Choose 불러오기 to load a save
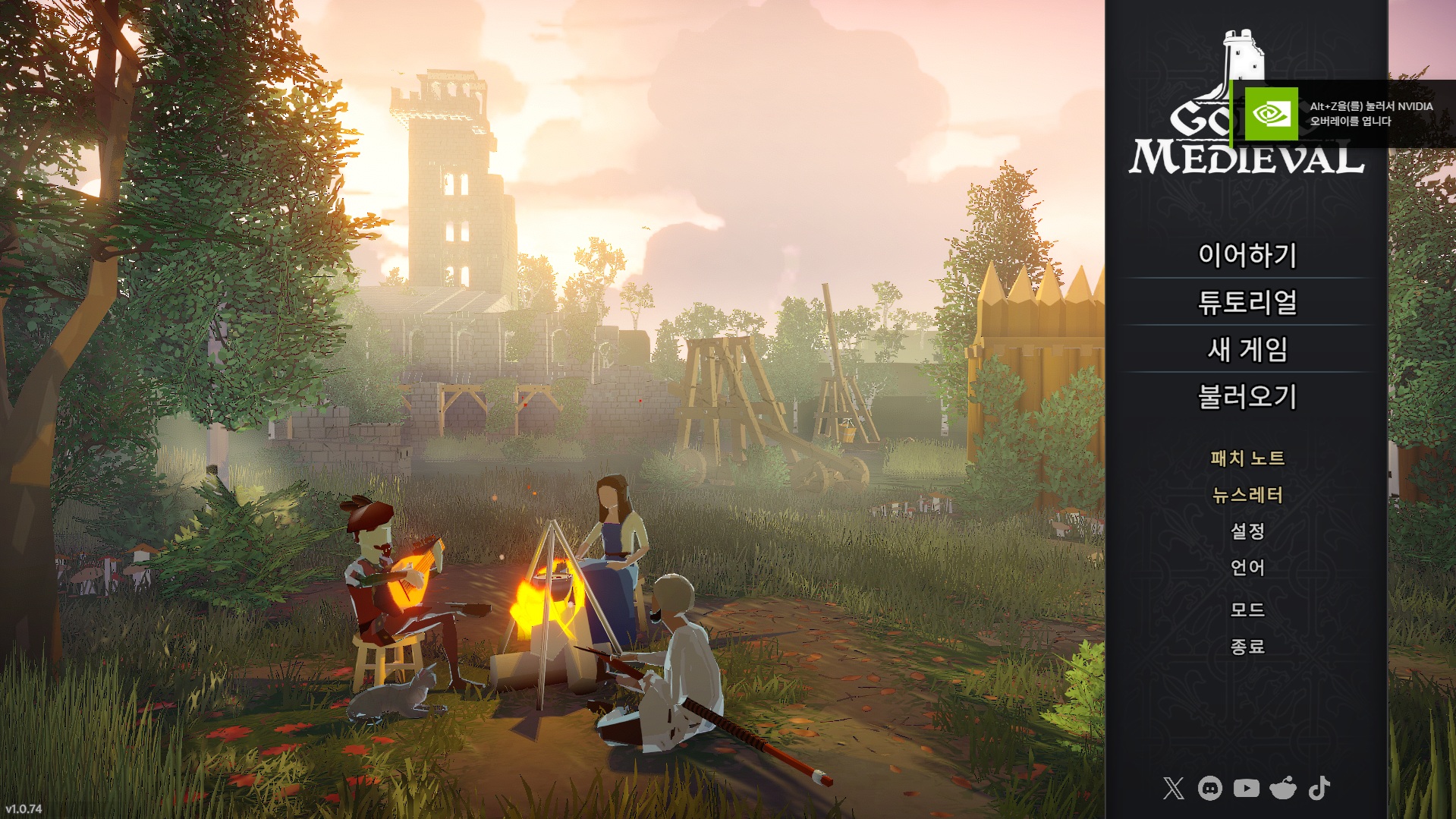 [1247, 396]
